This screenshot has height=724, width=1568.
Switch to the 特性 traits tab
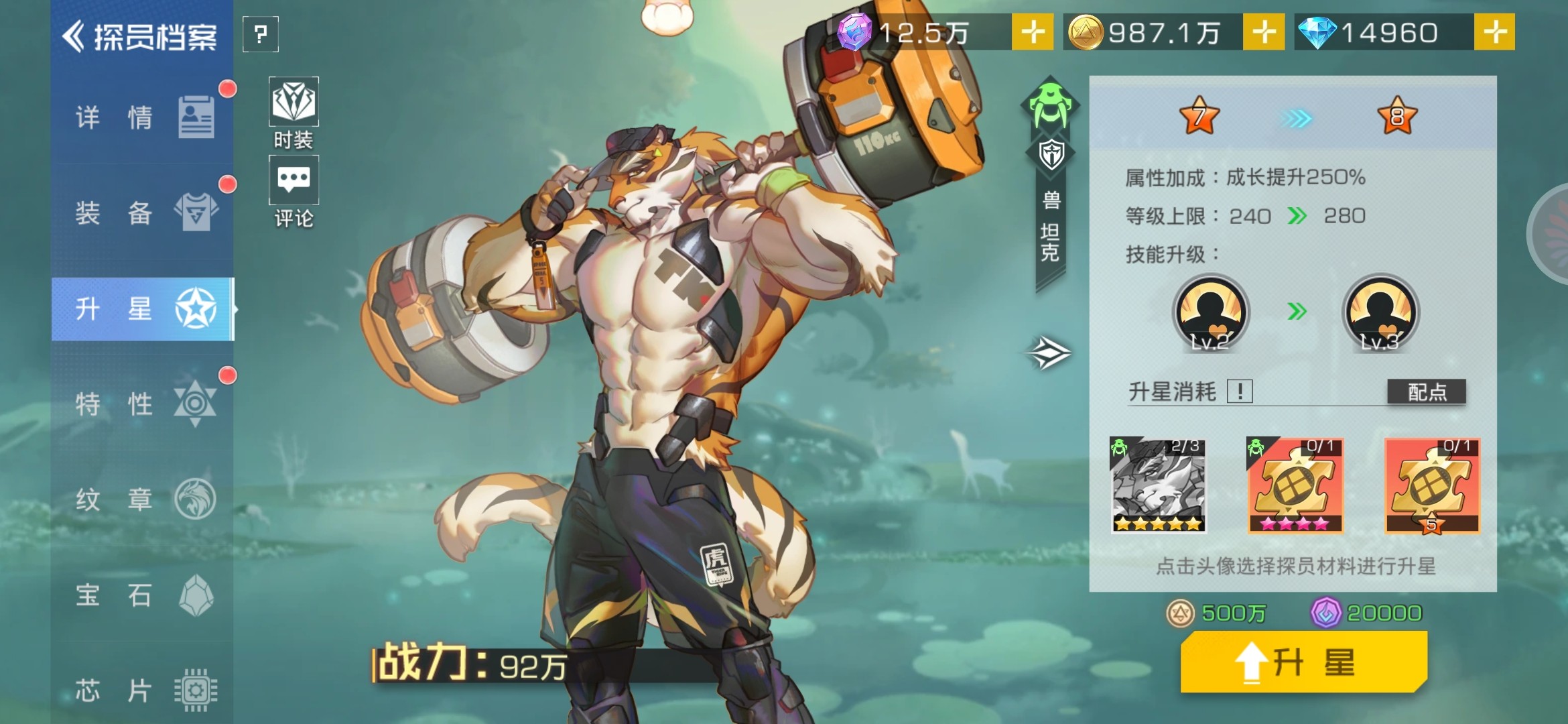143,404
